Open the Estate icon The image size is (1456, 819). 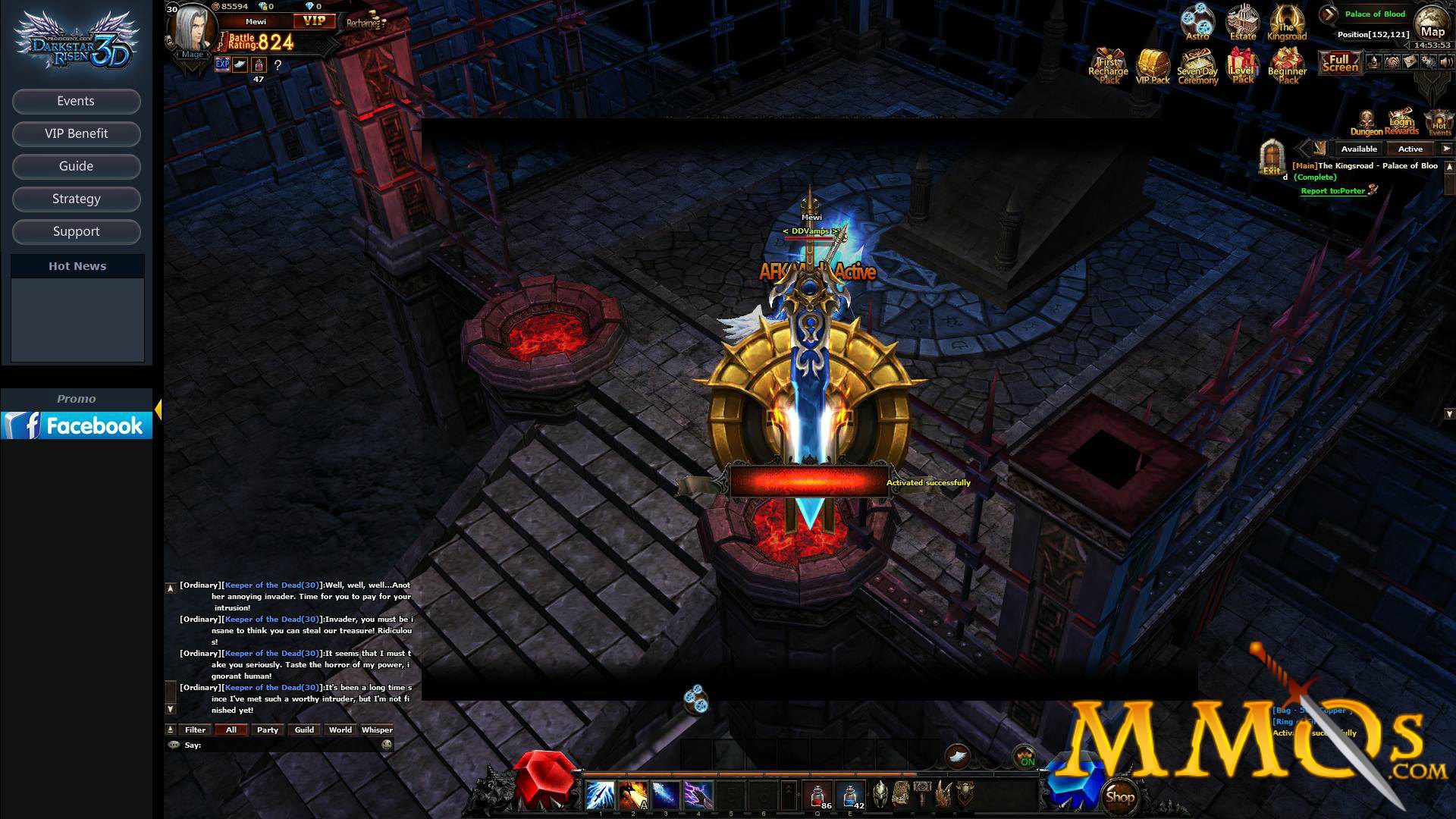1243,22
